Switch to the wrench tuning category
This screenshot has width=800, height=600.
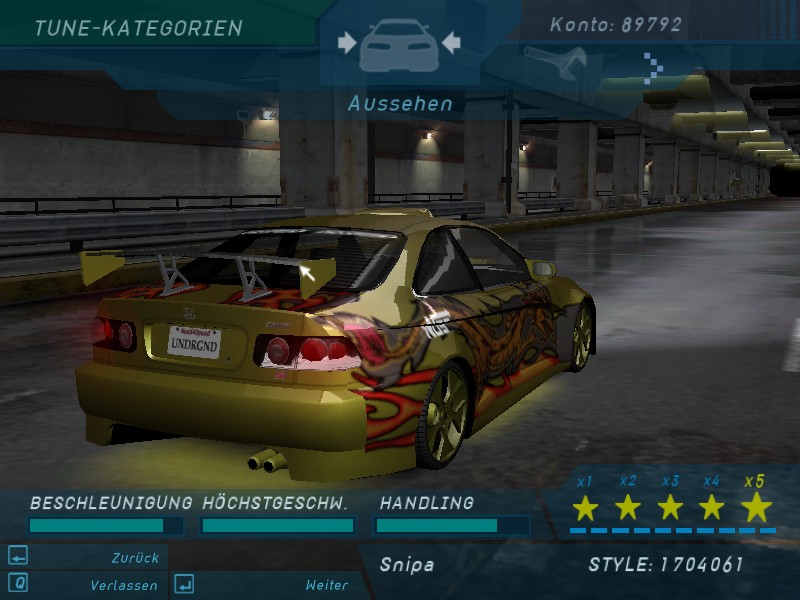[556, 61]
